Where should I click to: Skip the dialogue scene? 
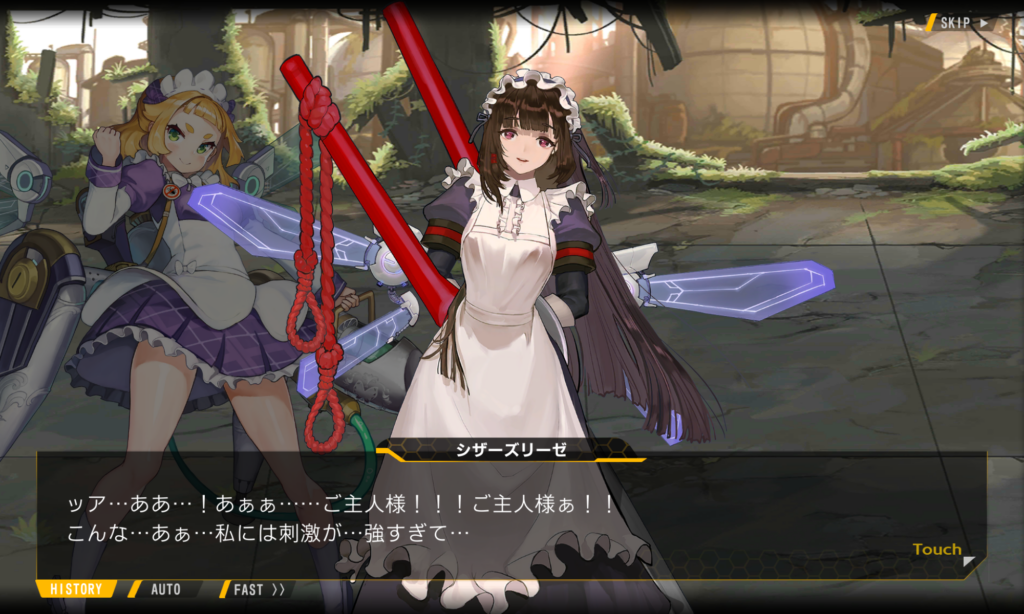point(963,22)
